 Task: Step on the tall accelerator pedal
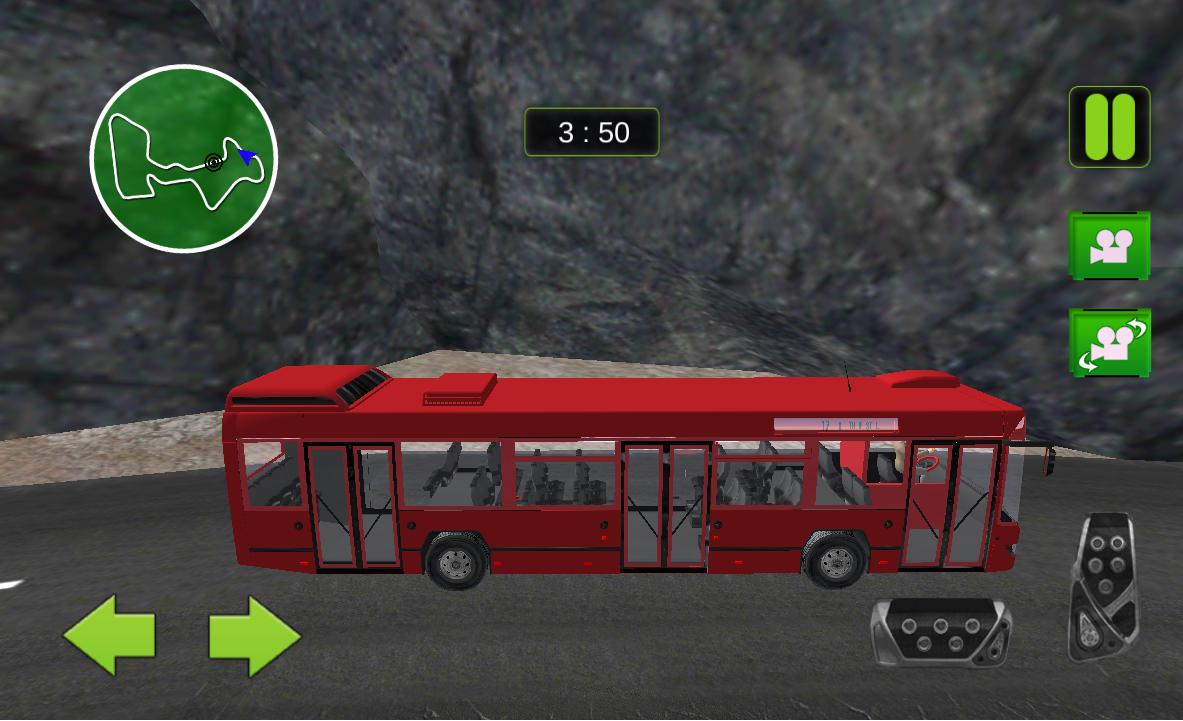tap(1103, 587)
